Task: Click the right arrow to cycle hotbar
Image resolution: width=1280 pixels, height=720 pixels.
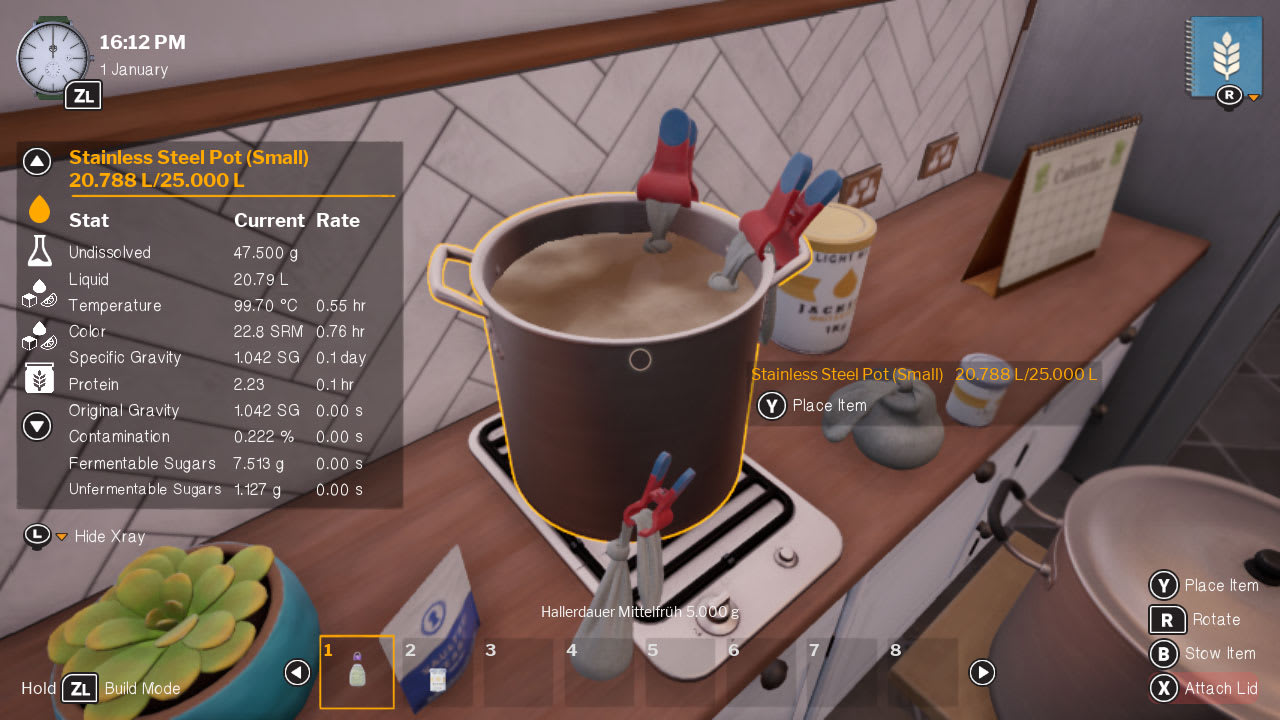Action: pos(982,673)
